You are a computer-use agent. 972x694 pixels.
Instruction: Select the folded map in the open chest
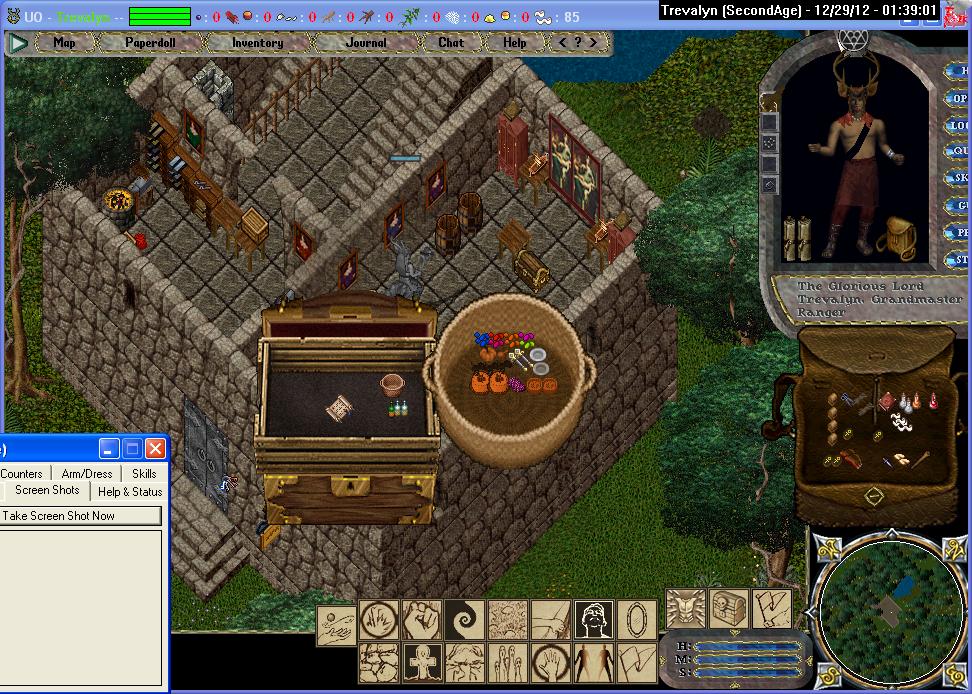[x=340, y=408]
